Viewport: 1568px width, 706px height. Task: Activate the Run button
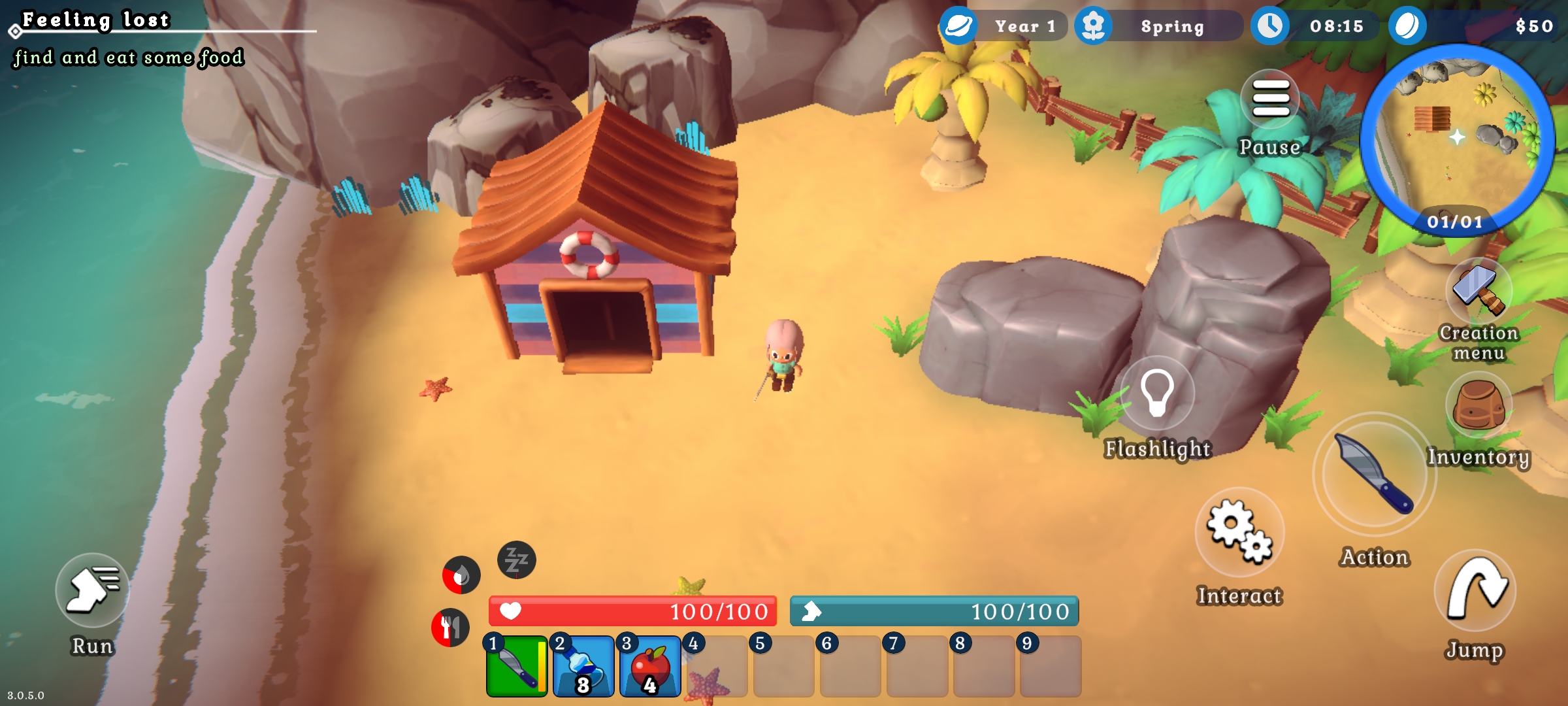pos(93,591)
